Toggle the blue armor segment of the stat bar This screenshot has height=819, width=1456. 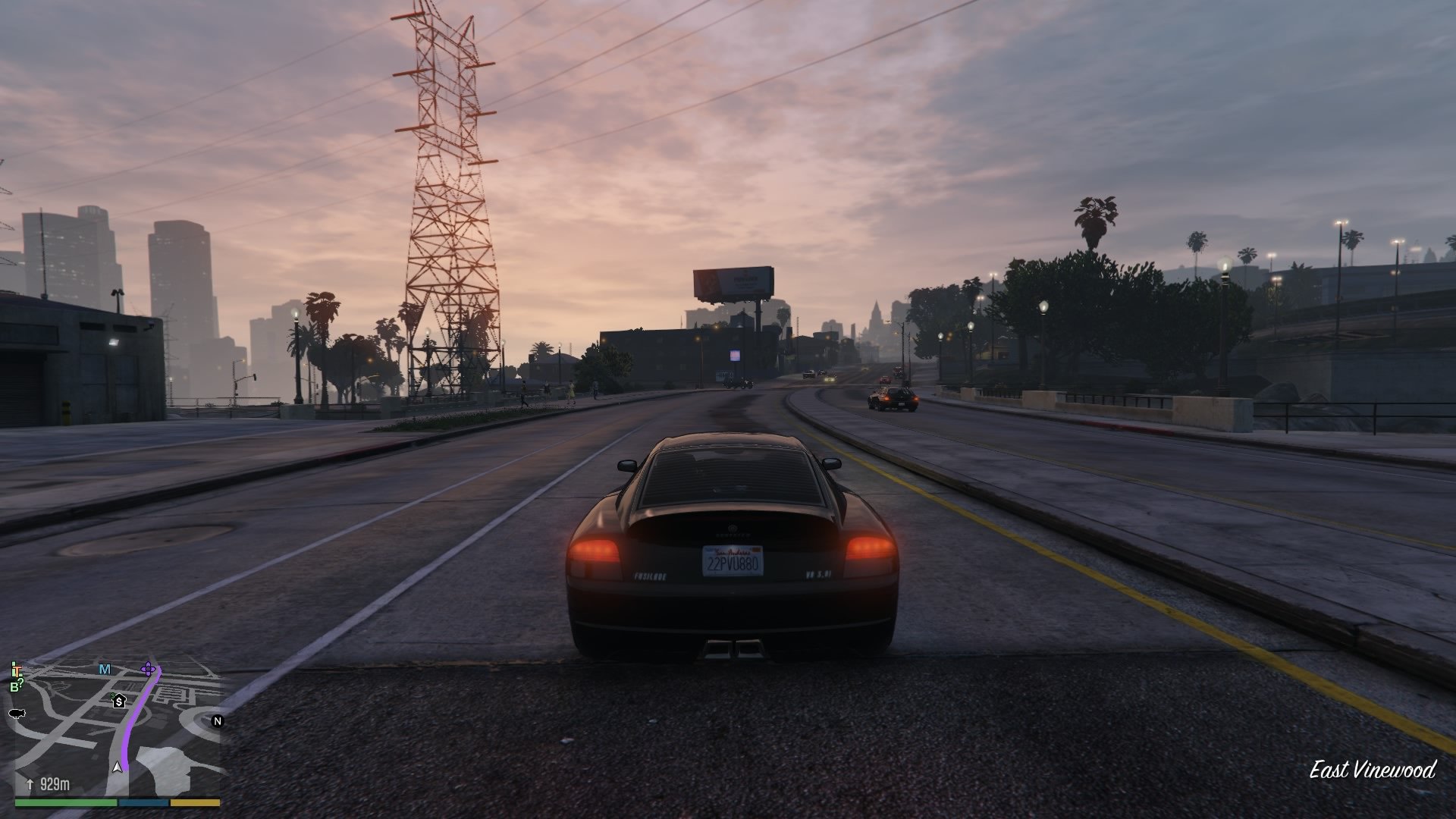point(143,803)
